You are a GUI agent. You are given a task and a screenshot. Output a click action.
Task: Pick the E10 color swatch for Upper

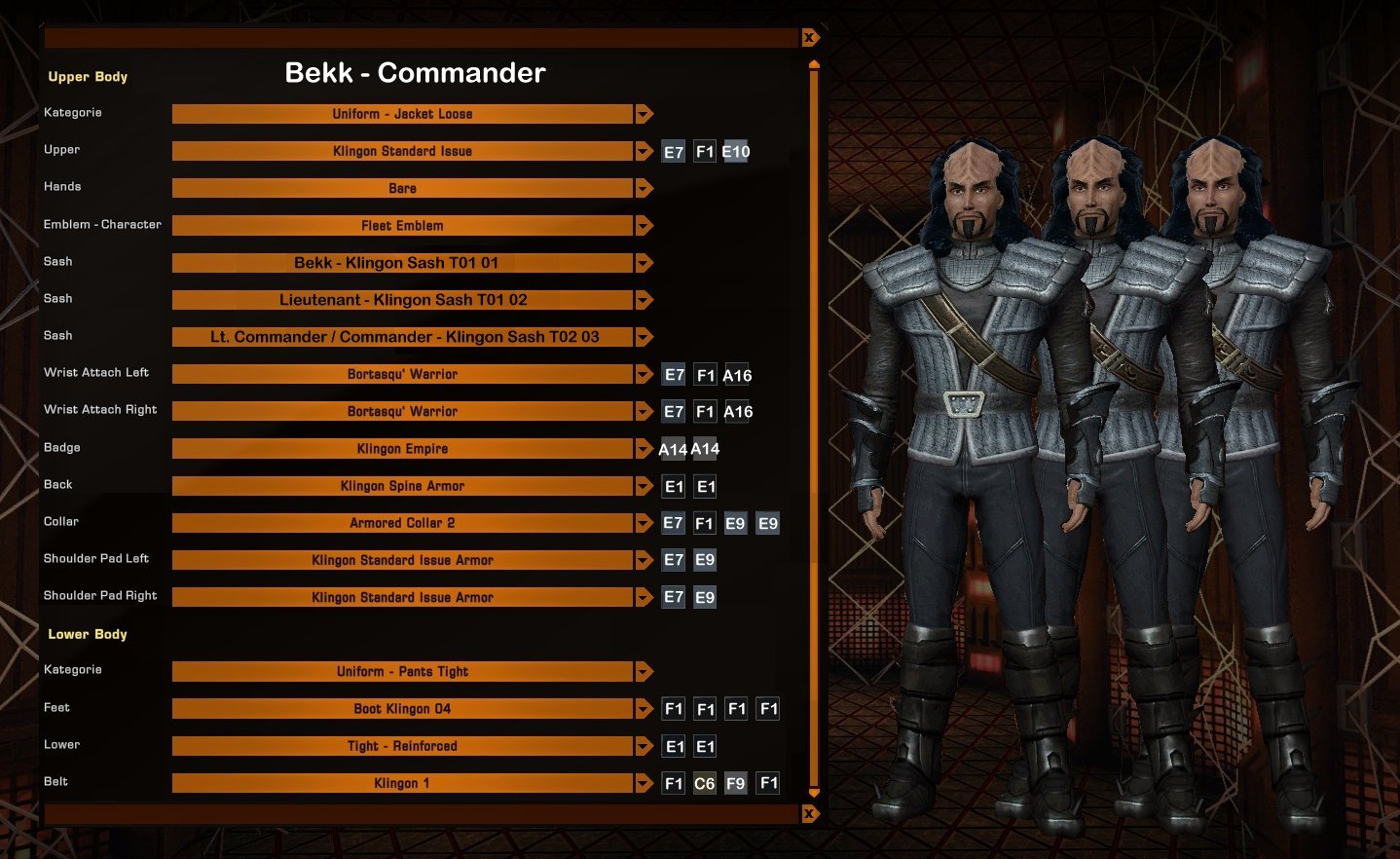(x=736, y=152)
